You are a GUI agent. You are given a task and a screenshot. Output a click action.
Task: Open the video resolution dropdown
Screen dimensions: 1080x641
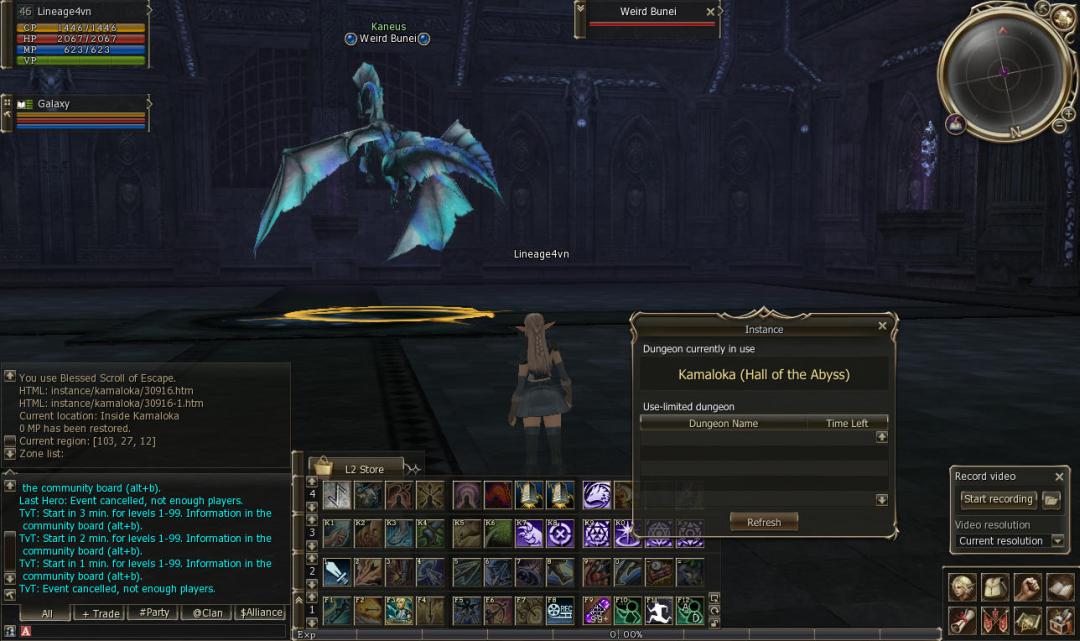tap(1057, 541)
